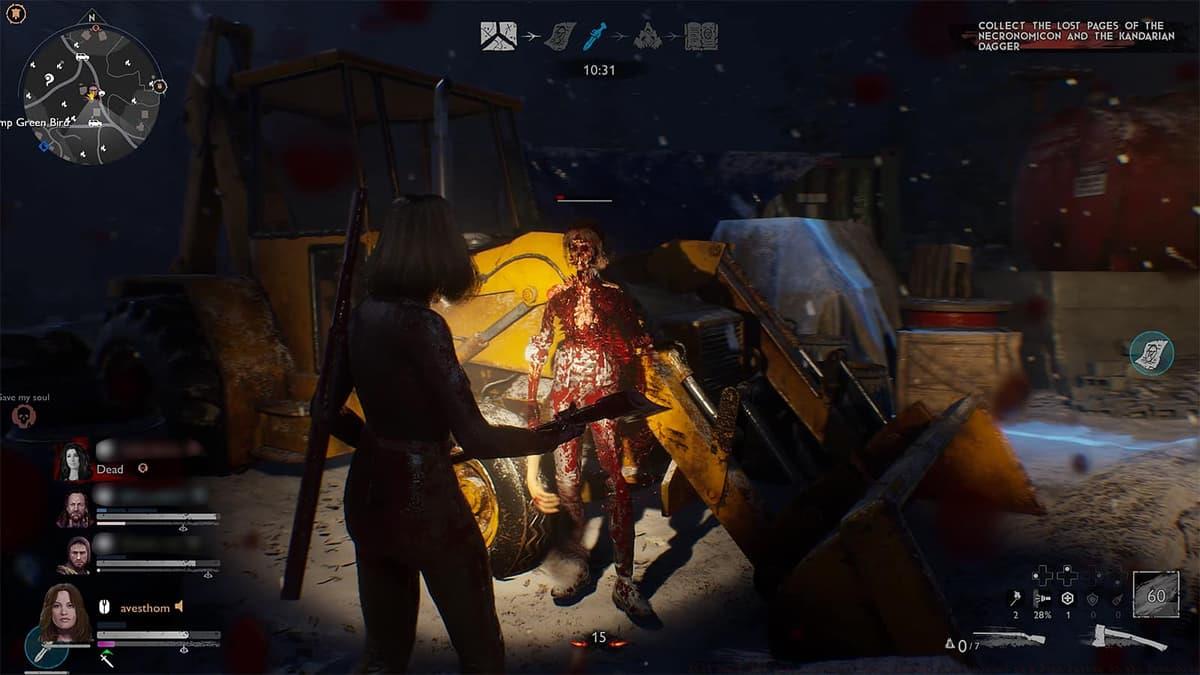Click avesthom's character portrait

coord(65,608)
